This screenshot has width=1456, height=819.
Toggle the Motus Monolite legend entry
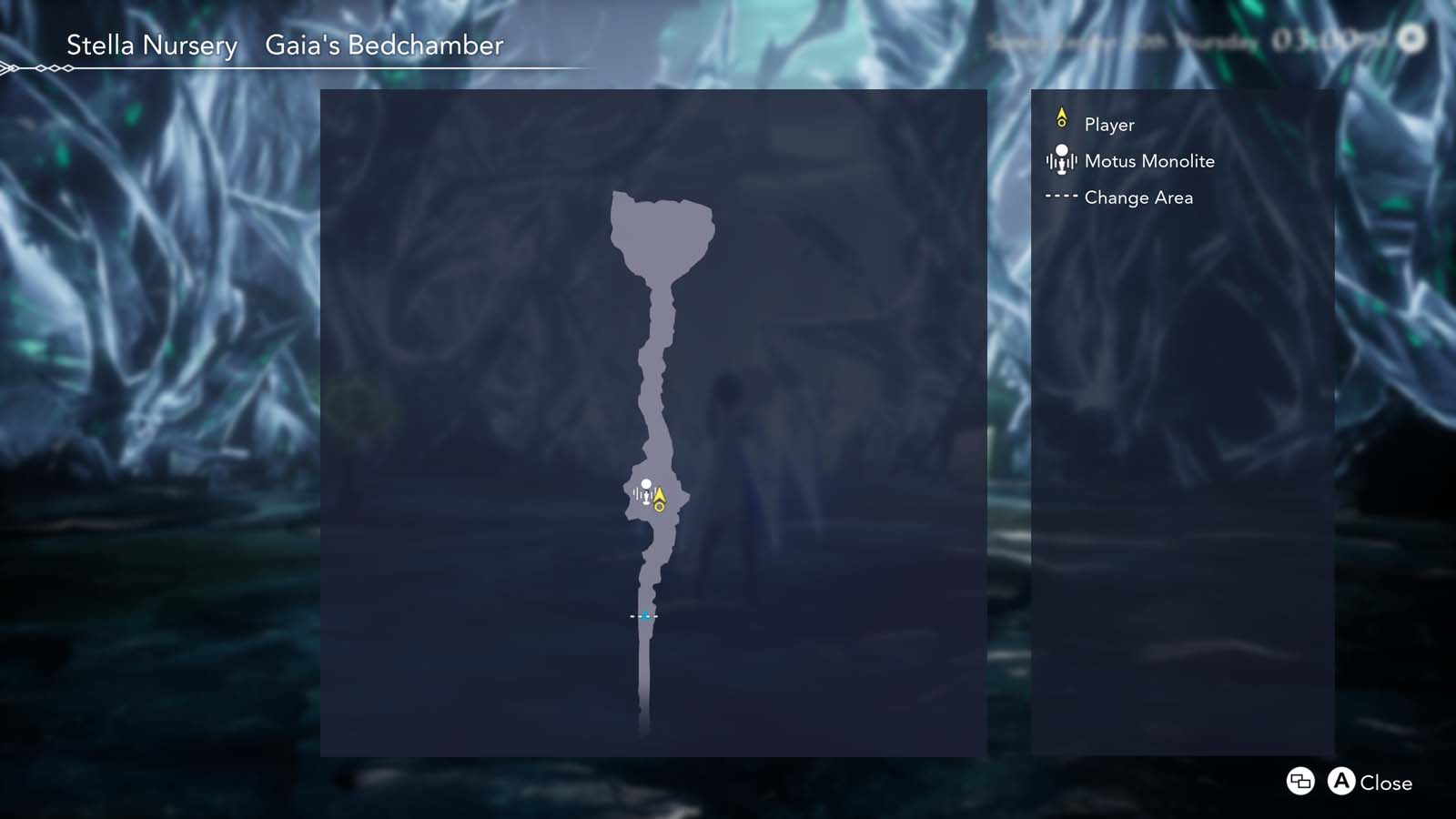pos(1148,161)
